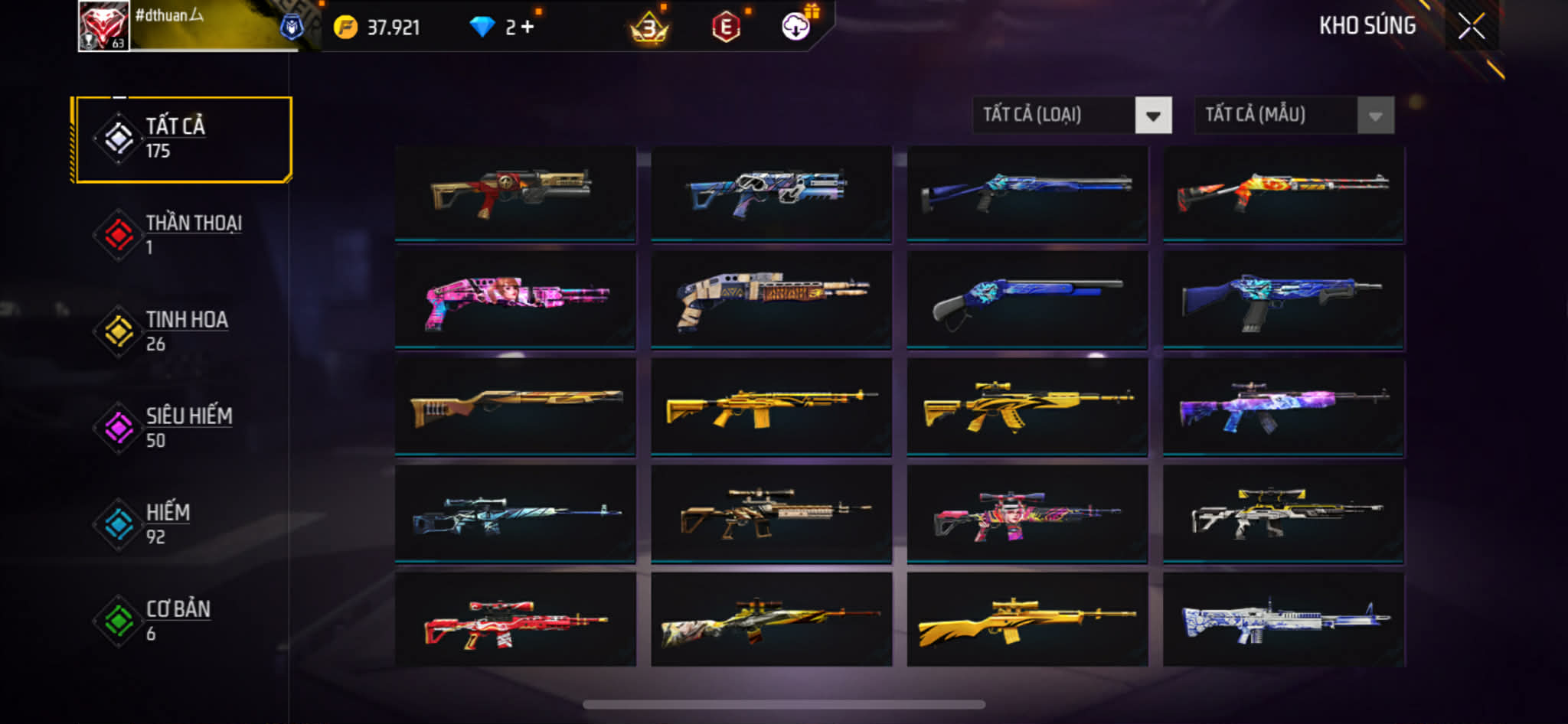Select the blue and white porcelain machine gun
Viewport: 1568px width, 724px height.
click(x=1283, y=620)
